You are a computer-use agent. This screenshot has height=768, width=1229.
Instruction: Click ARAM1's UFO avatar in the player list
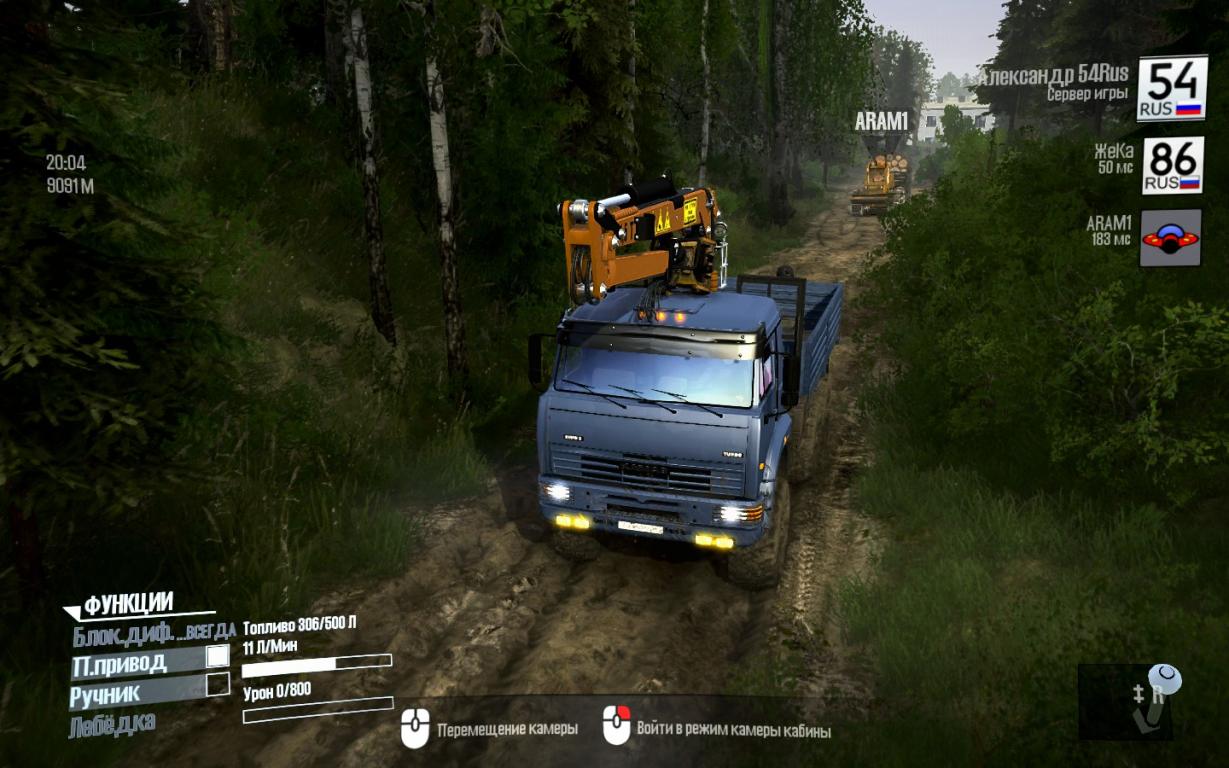1170,238
